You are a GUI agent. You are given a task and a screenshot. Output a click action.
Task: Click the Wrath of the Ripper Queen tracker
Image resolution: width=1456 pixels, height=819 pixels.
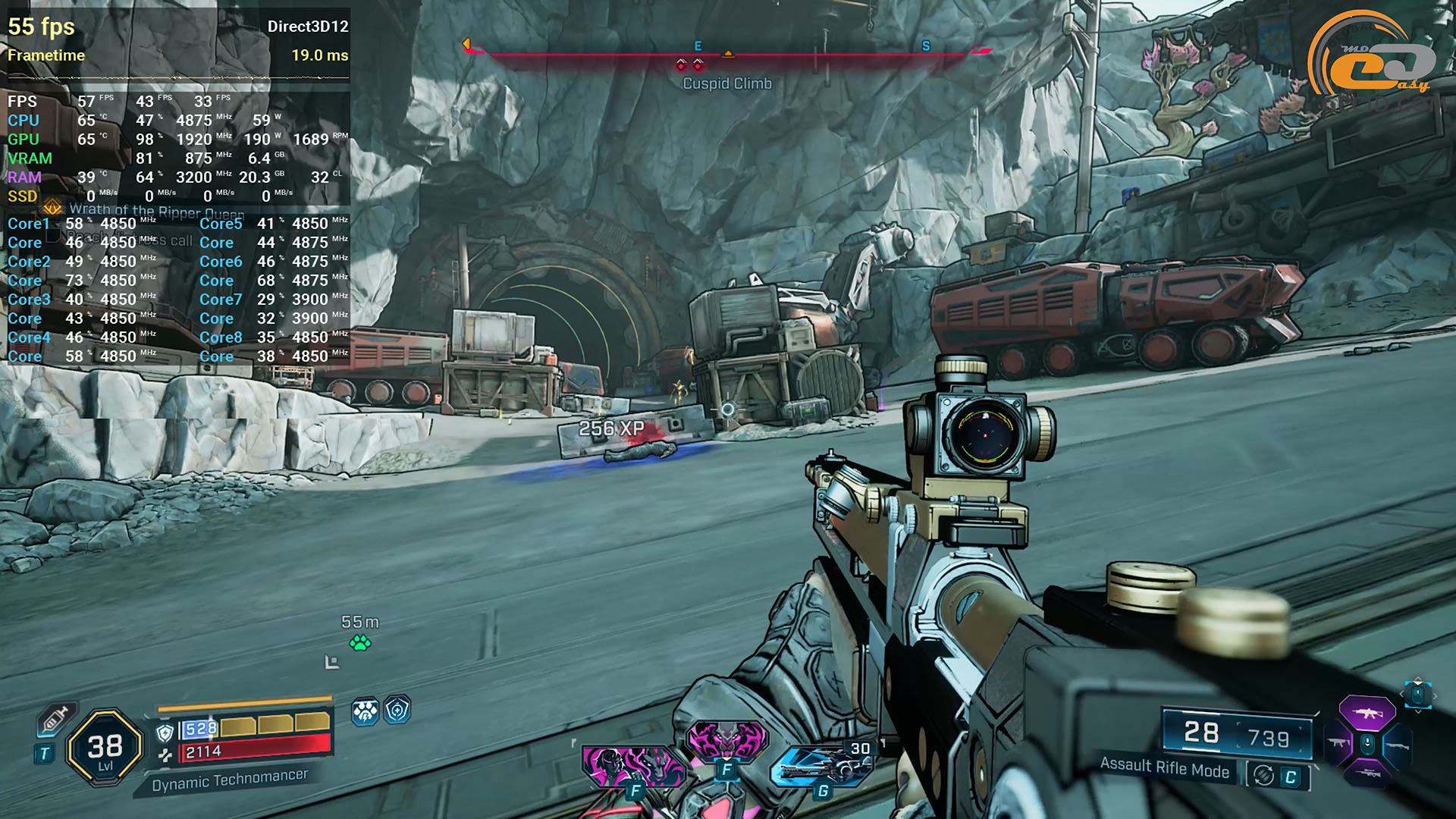(155, 210)
